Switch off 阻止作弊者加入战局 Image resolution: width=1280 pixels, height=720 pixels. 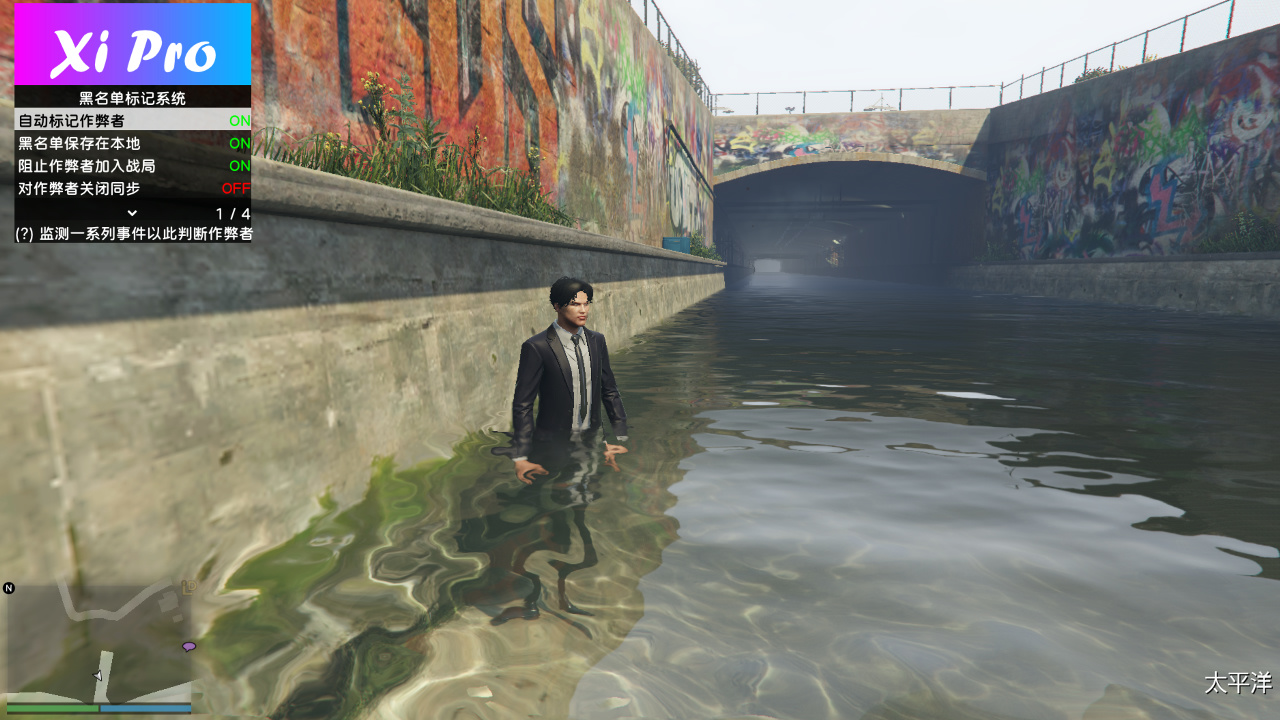(132, 166)
